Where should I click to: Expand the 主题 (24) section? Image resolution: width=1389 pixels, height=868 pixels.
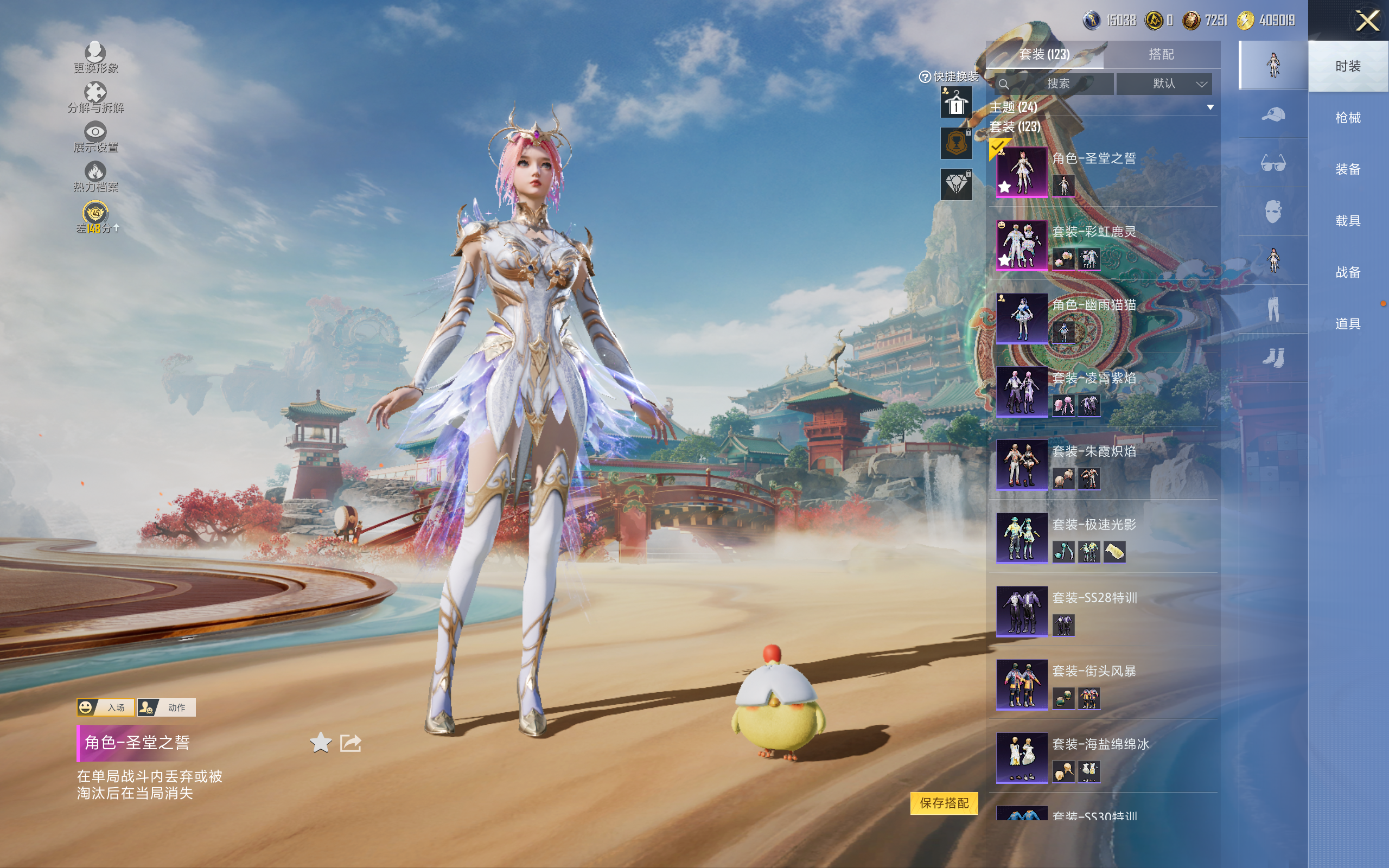pyautogui.click(x=1210, y=107)
